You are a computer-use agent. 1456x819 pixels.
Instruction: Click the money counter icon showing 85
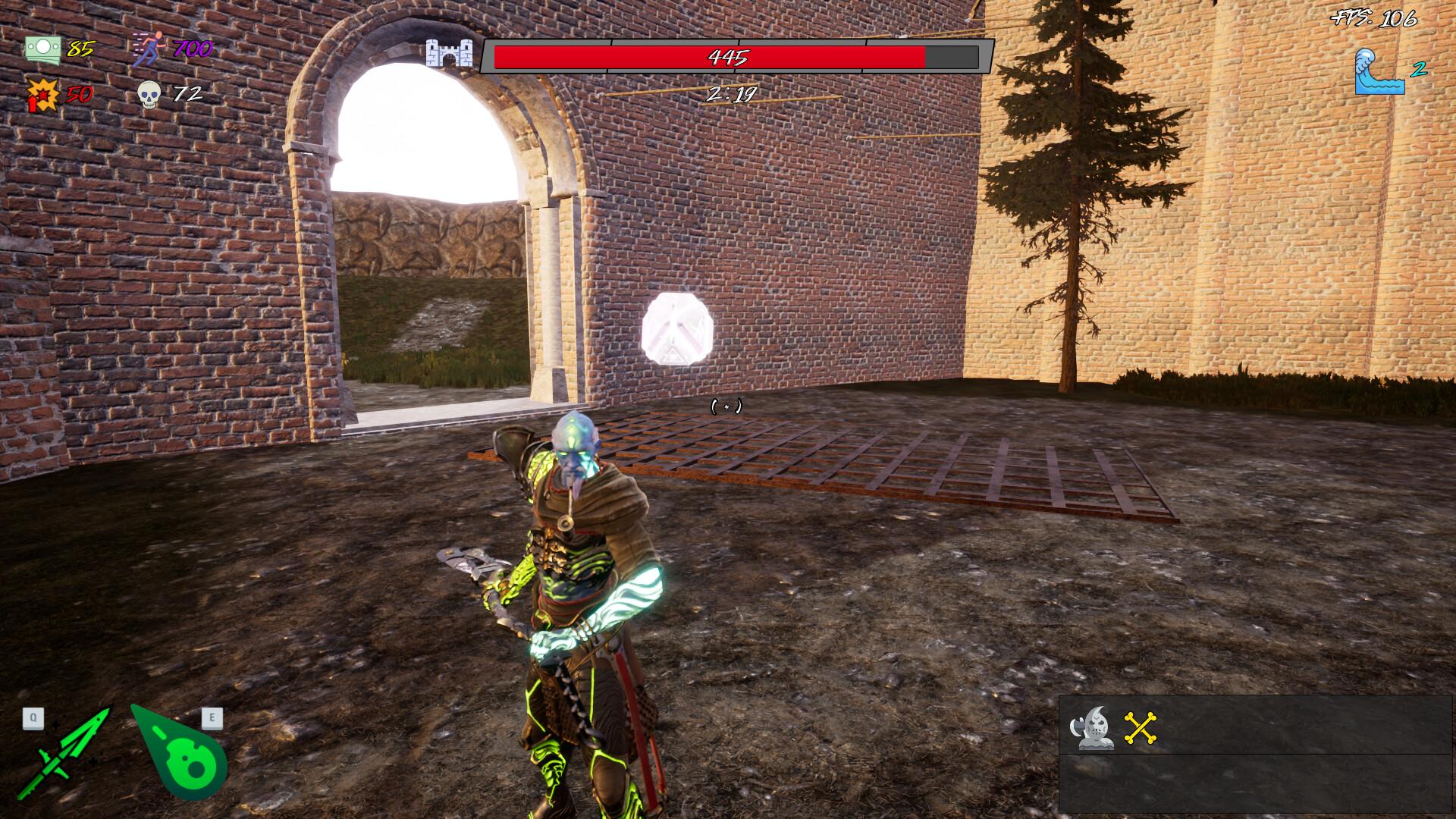tap(44, 50)
